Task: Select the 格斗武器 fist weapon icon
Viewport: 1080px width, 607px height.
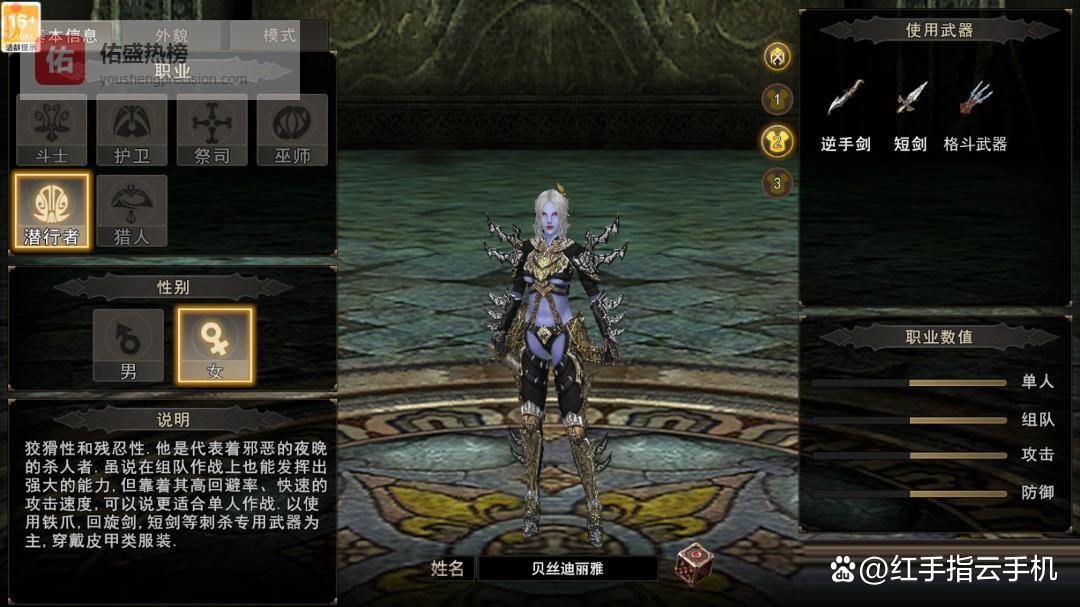Action: [x=975, y=99]
